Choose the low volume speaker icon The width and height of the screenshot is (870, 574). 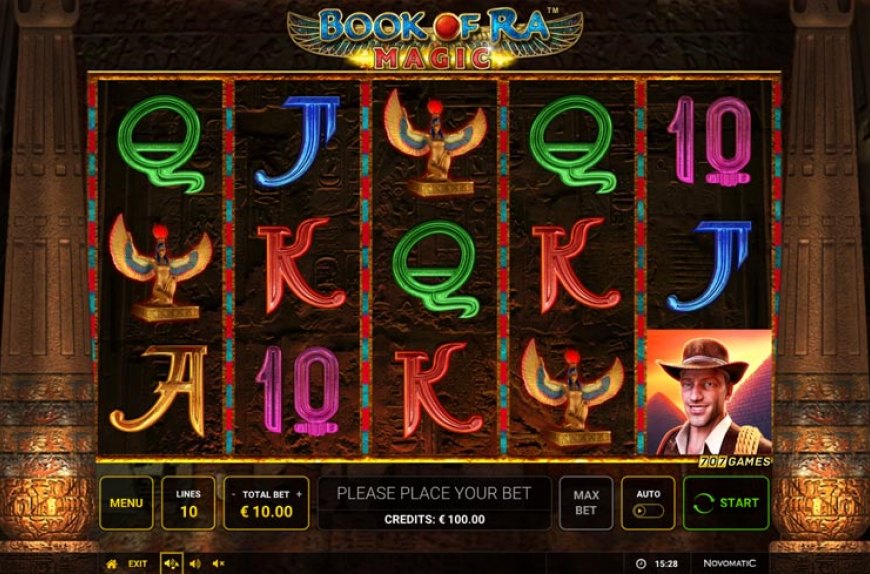click(x=194, y=564)
